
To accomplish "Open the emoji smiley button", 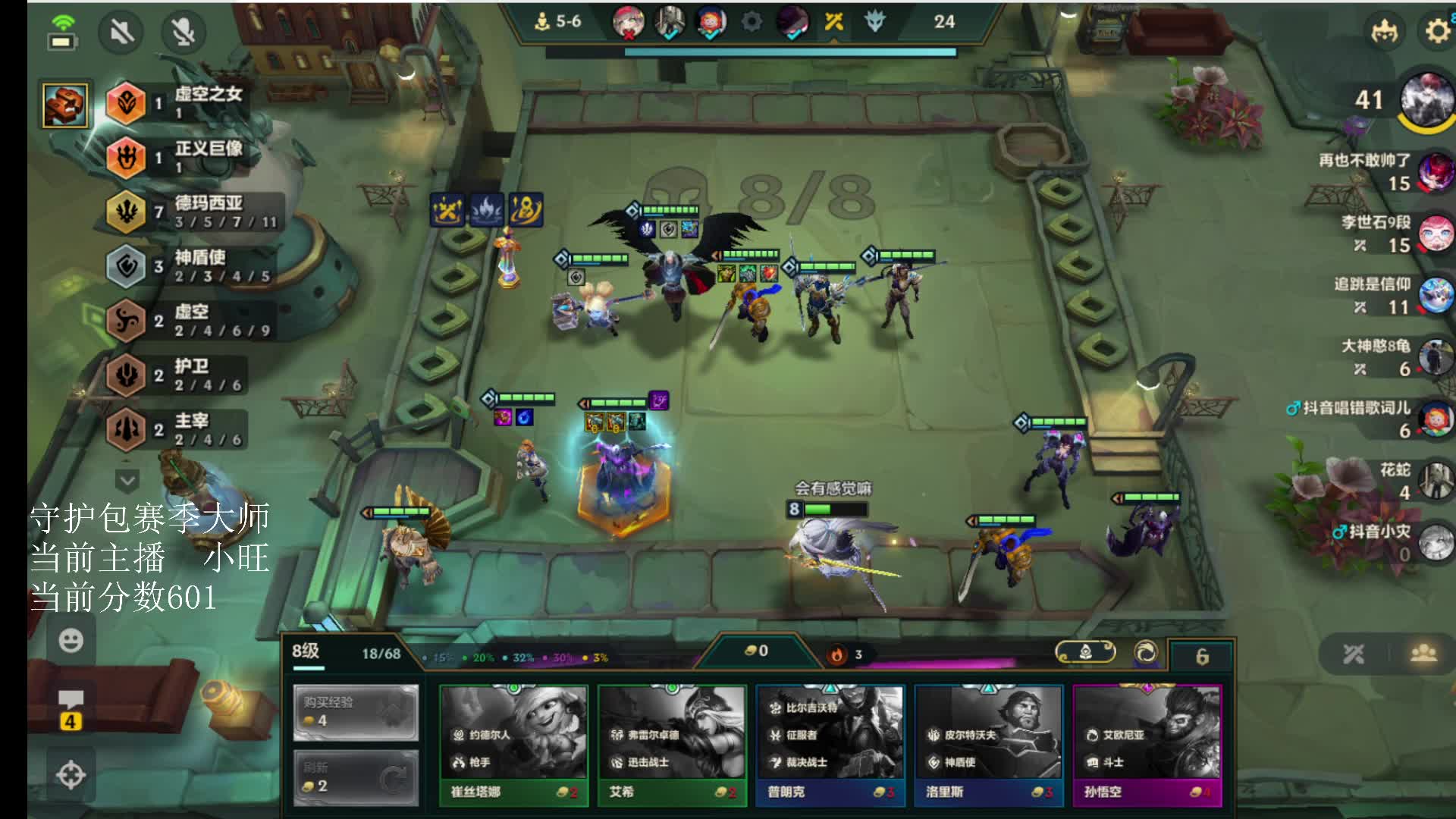I will coord(71,641).
